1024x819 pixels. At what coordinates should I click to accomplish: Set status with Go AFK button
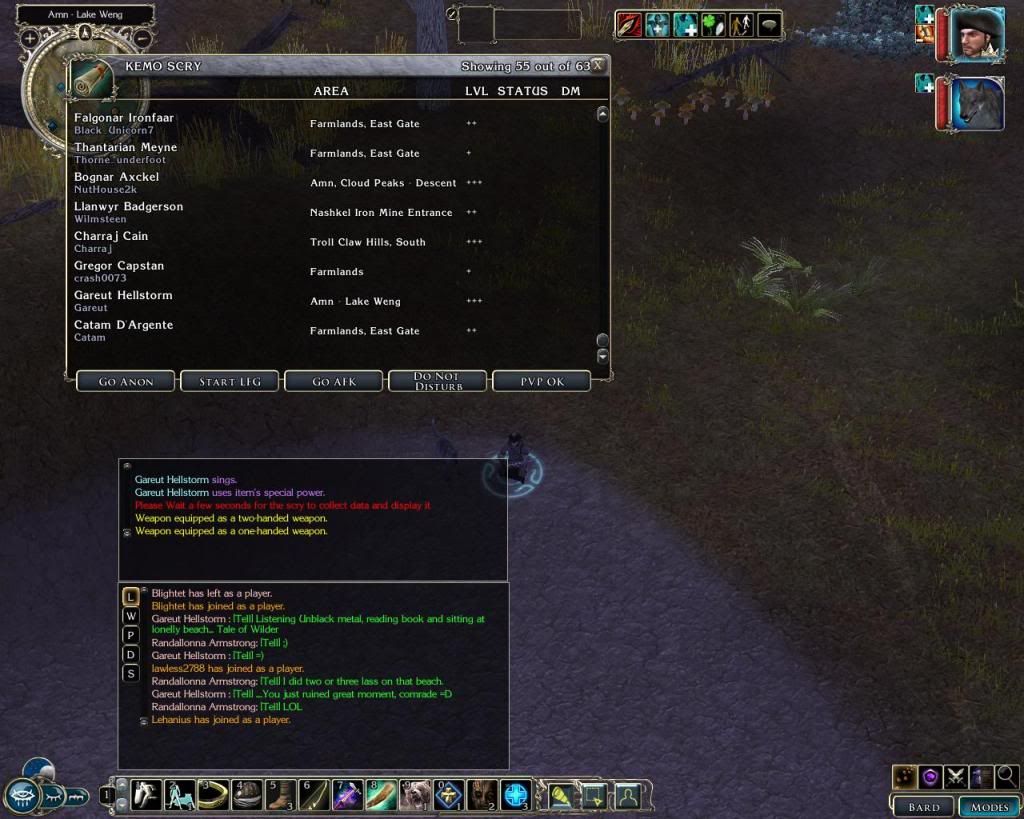(x=334, y=381)
